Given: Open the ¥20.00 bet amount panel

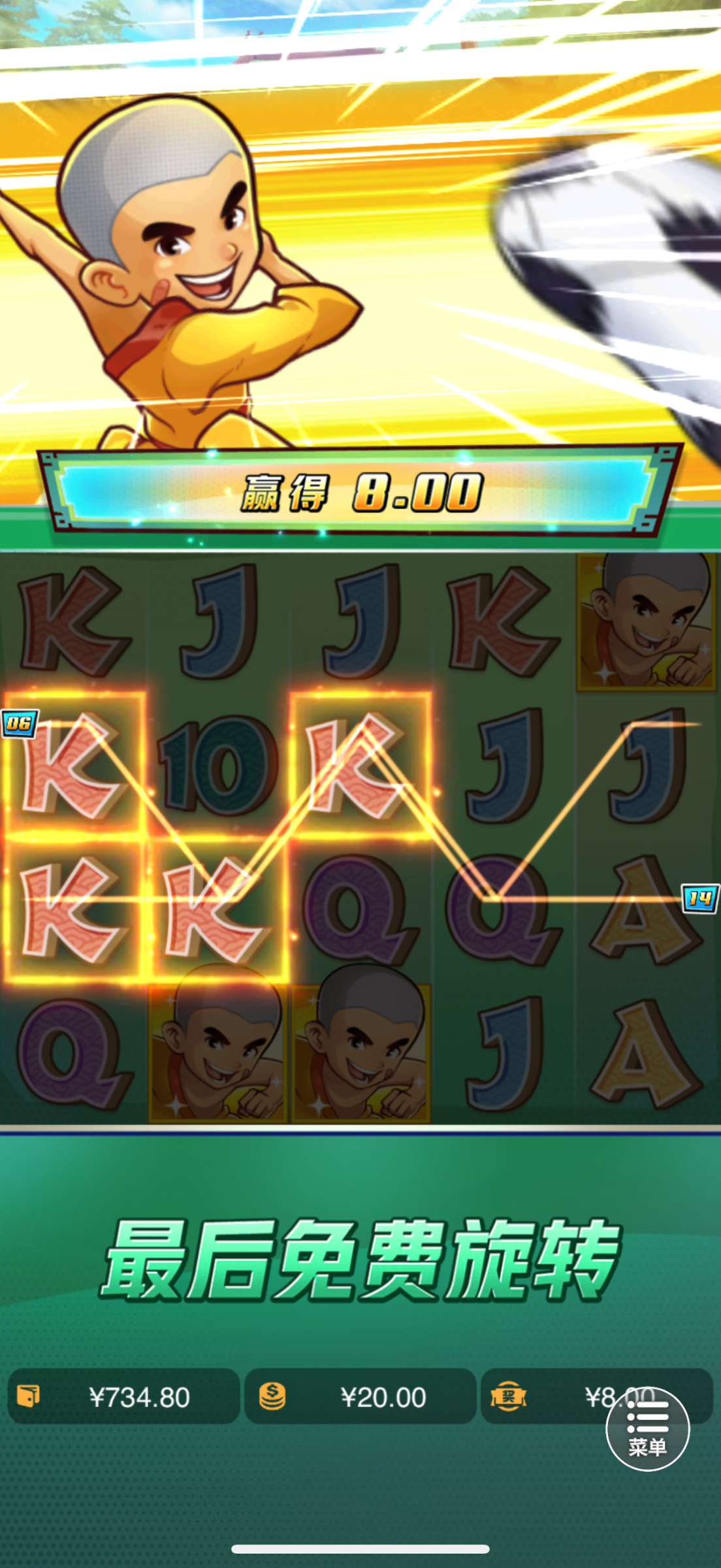Looking at the screenshot, I should 360,1397.
